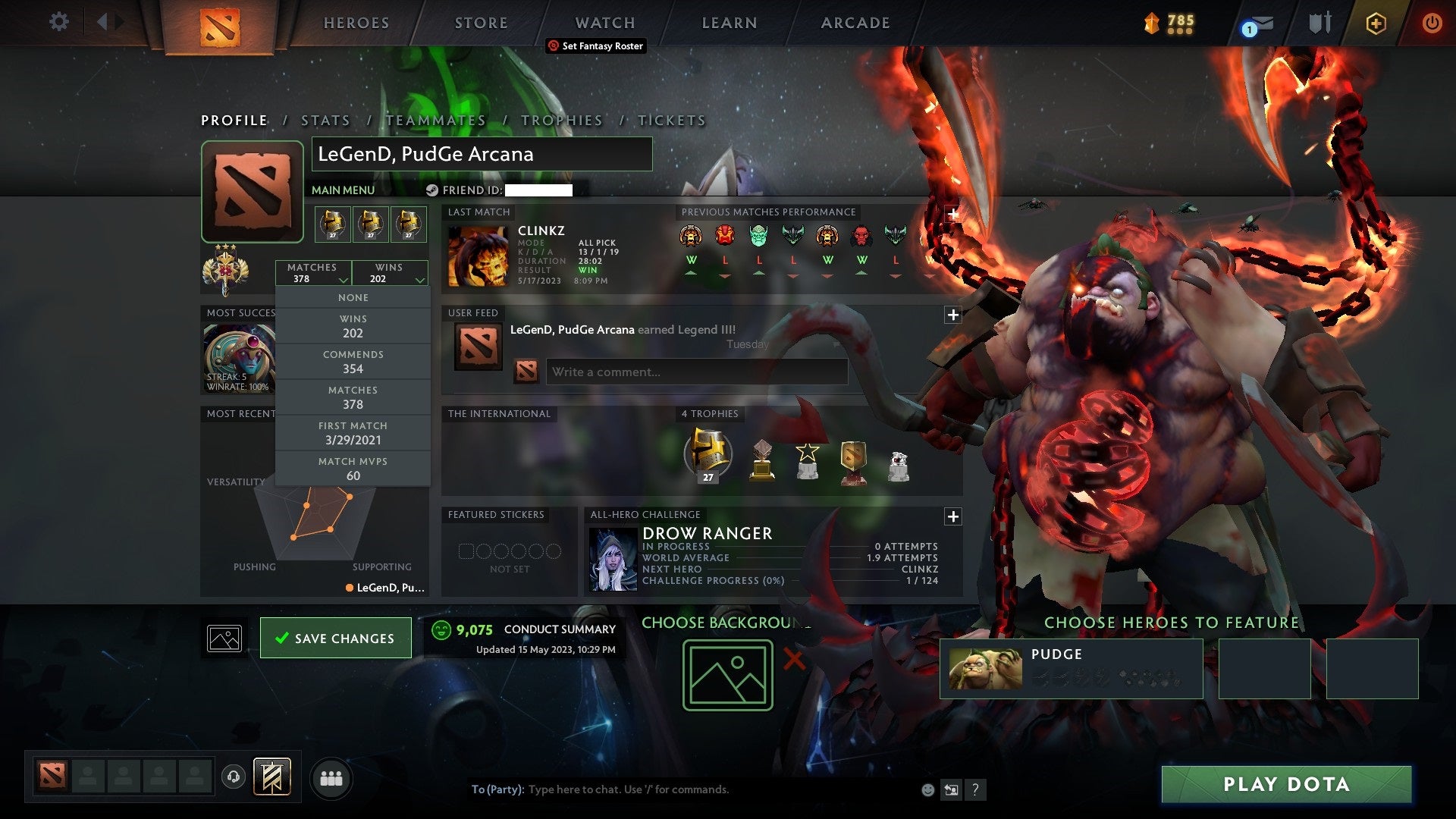The image size is (1456, 819).
Task: Click the SAVE CHANGES button
Action: (x=335, y=638)
